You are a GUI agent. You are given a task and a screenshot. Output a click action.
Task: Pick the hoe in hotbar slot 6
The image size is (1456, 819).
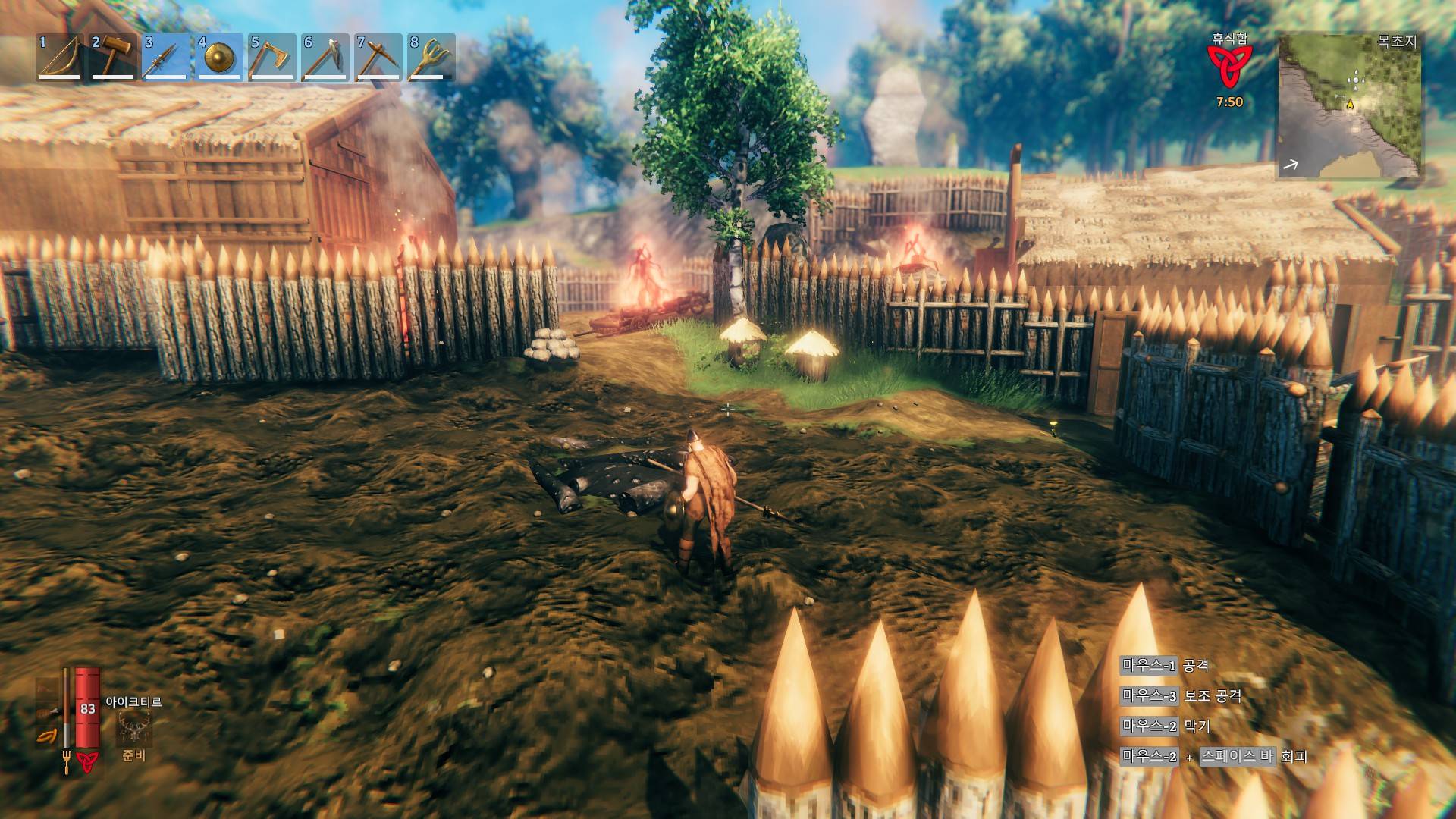tap(325, 57)
